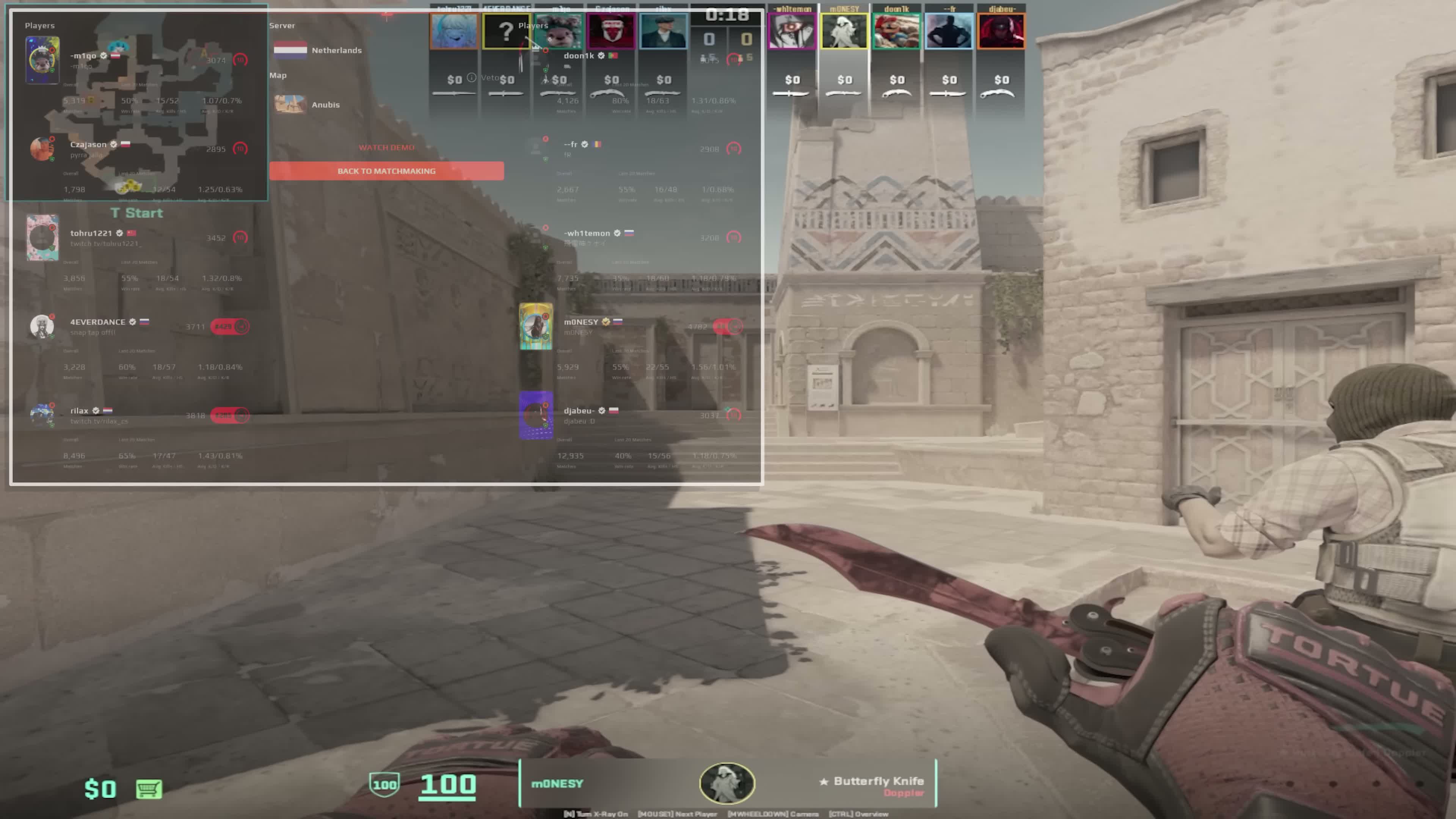Click the Mario avatar of doon1k in scoreboard
This screenshot has width=1456, height=819.
point(896,31)
